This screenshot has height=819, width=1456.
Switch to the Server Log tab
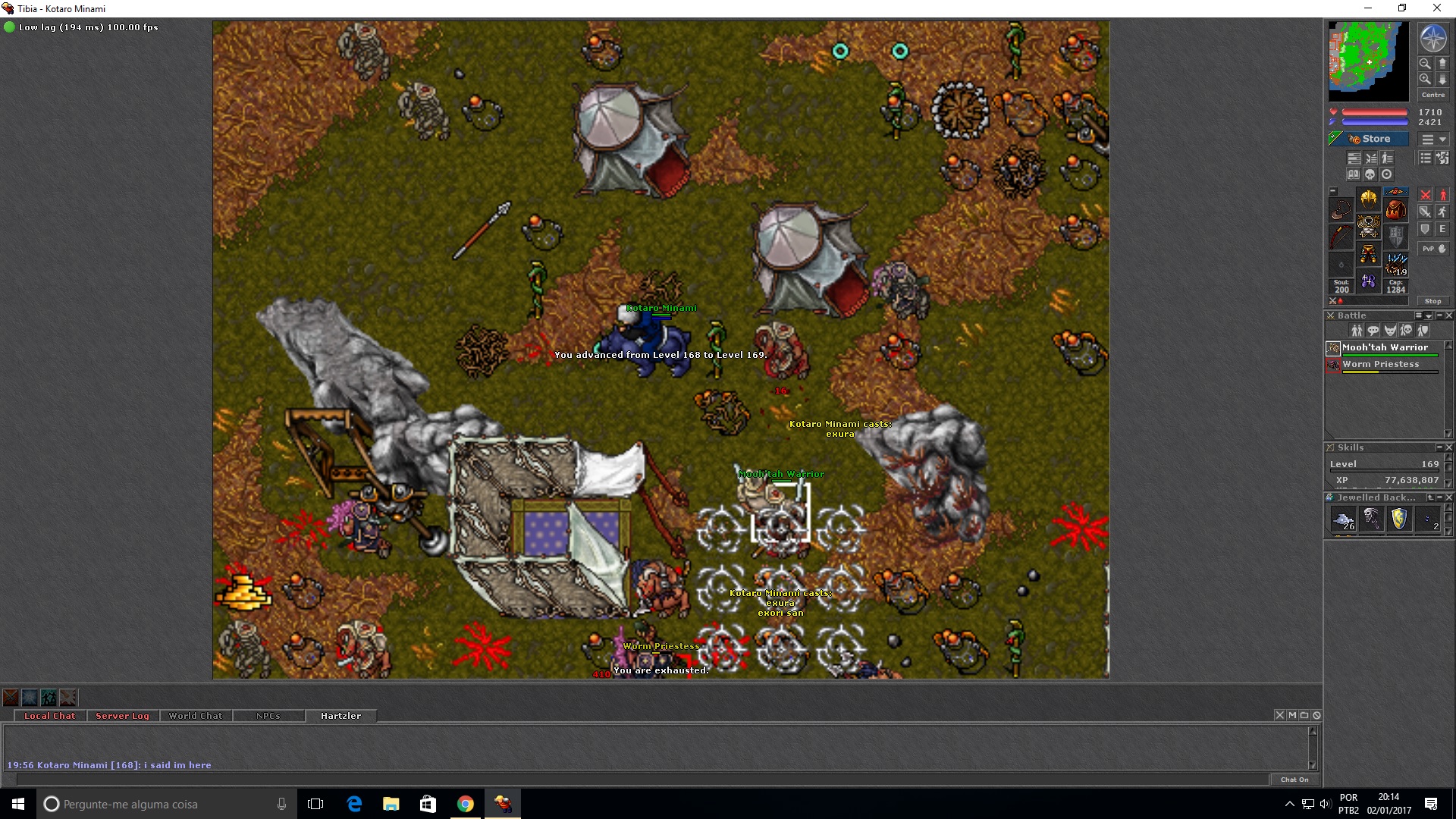click(122, 716)
